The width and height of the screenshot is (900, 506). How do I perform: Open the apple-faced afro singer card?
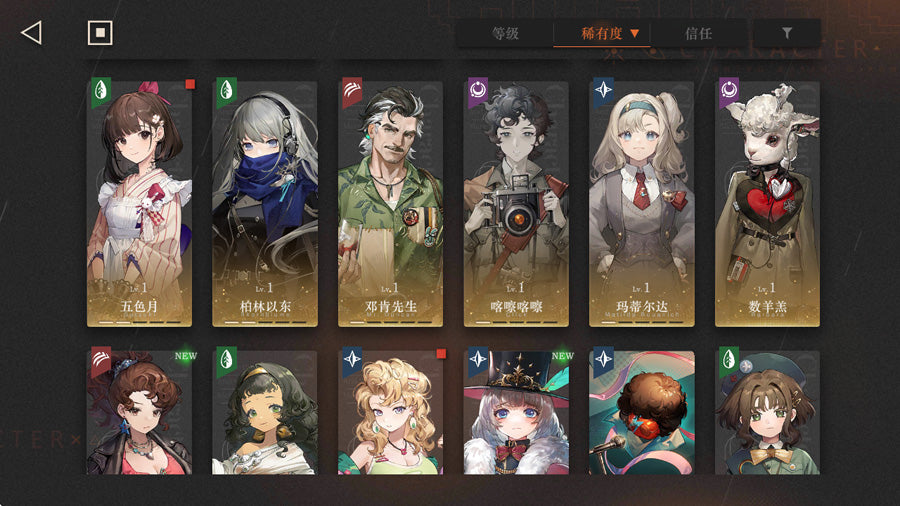click(642, 412)
